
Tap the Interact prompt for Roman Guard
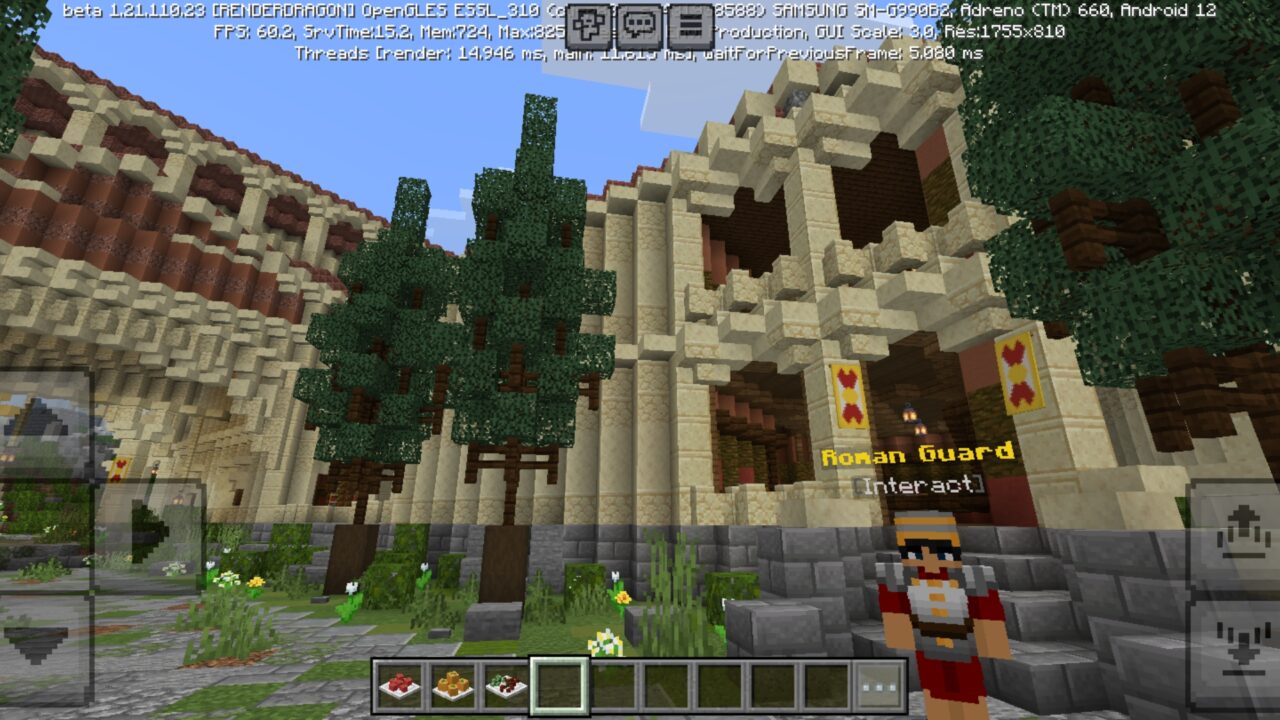[918, 486]
